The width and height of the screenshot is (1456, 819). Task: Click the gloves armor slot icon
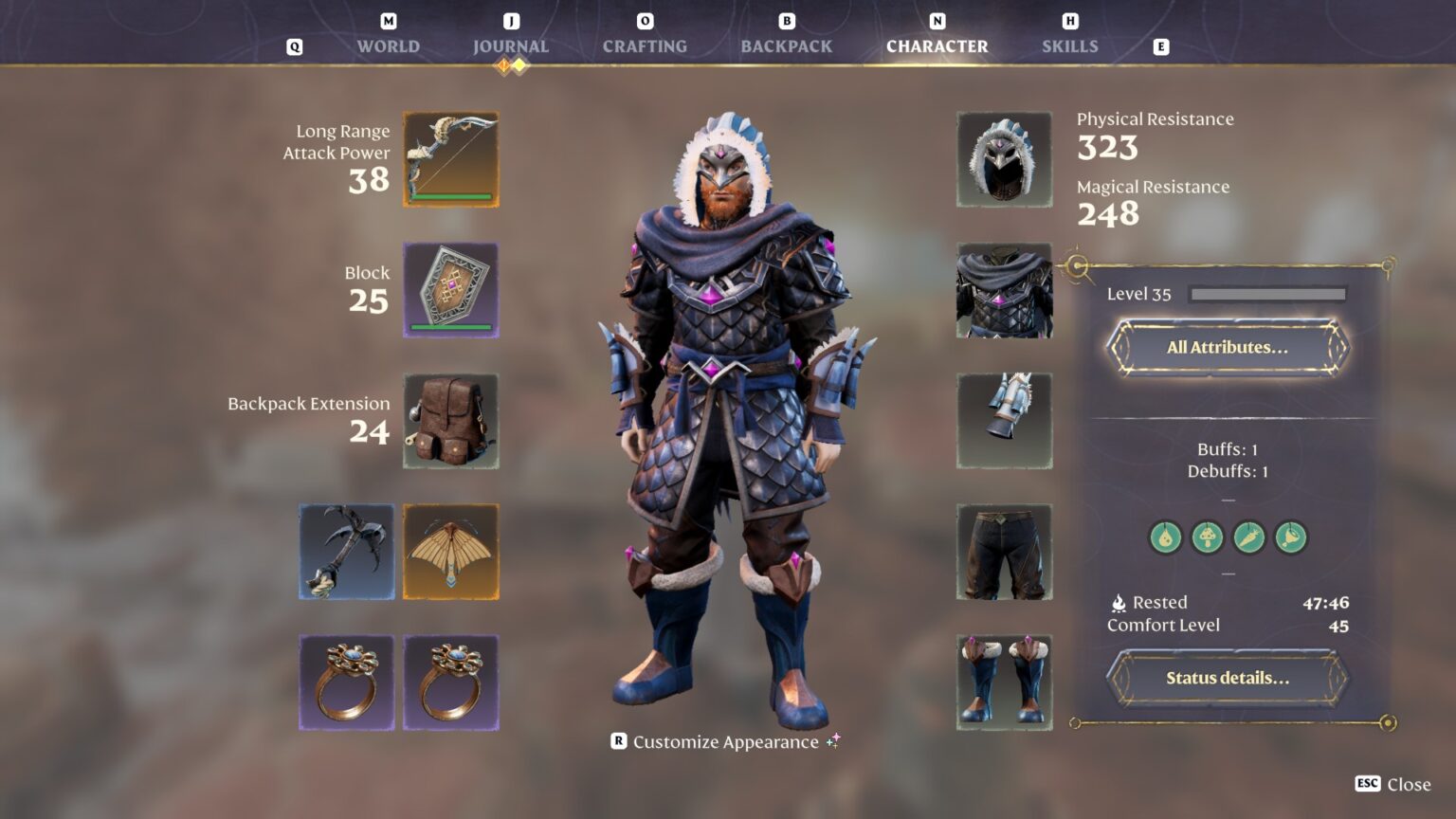click(1006, 422)
